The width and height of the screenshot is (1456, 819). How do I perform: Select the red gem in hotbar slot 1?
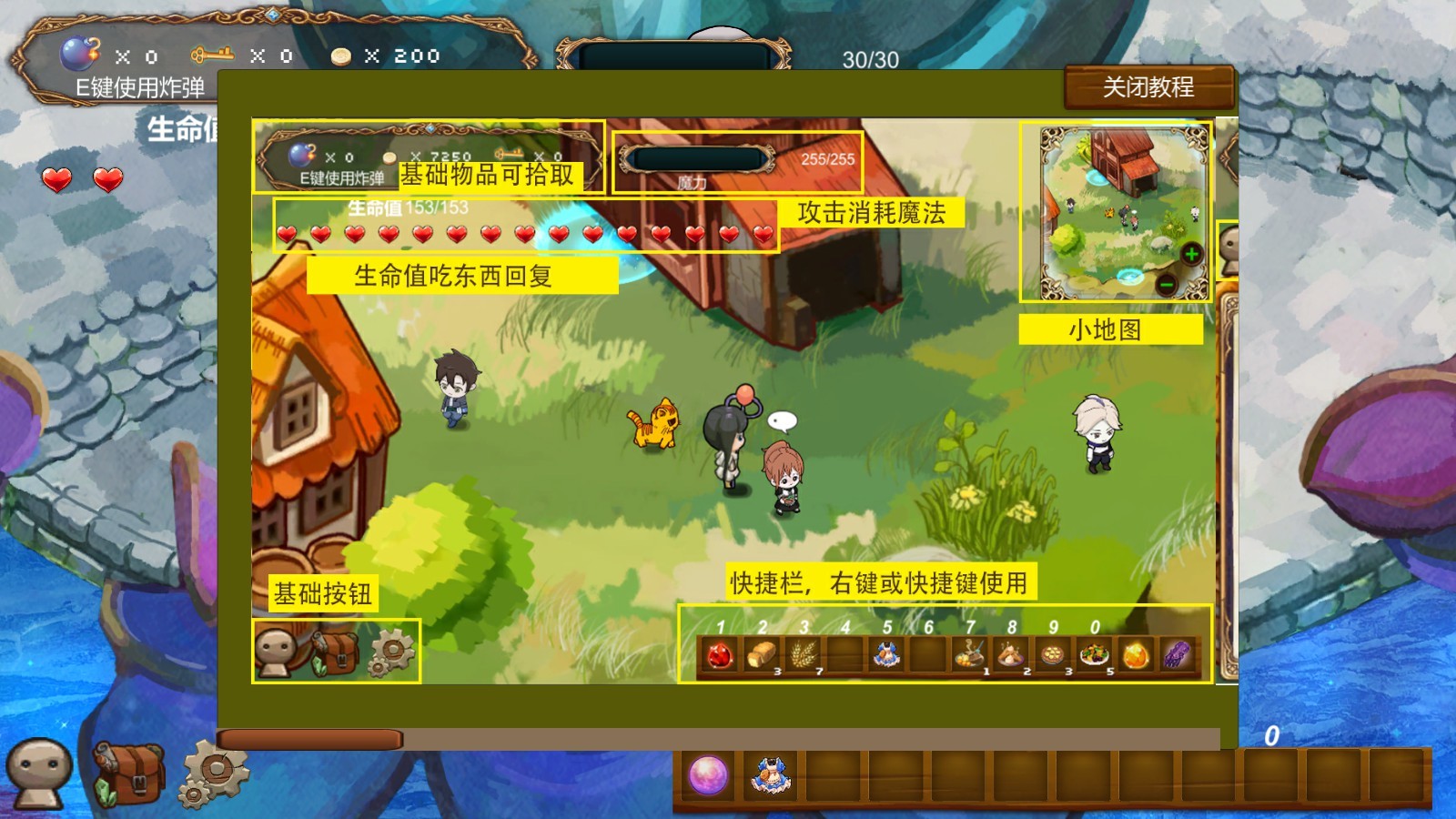click(720, 653)
